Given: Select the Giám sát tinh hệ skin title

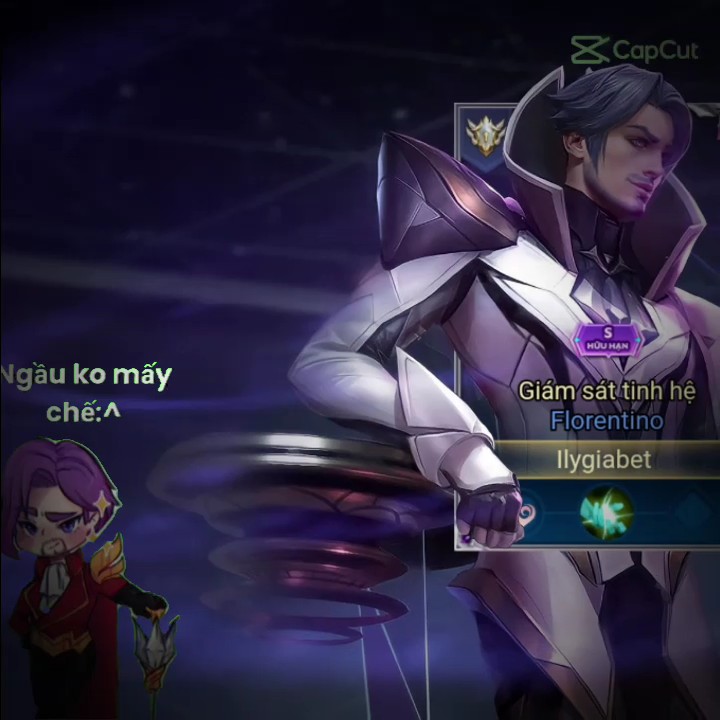Looking at the screenshot, I should (x=606, y=391).
